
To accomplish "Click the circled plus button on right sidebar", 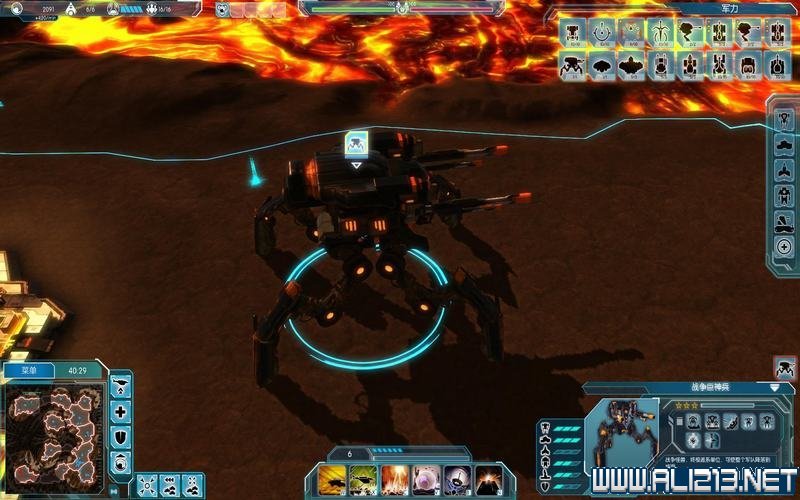I will click(785, 246).
